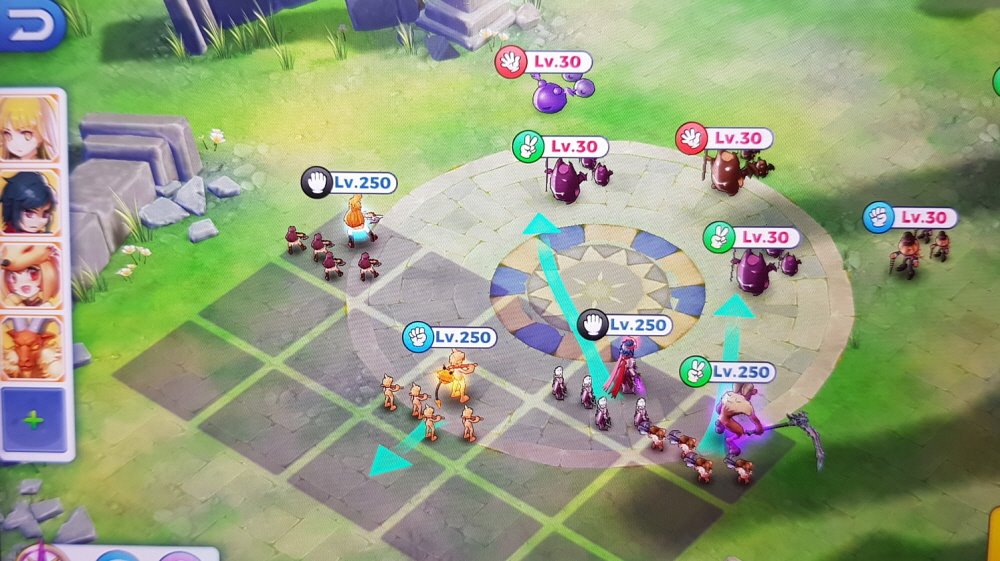
Task: Select the horned beast hero portrait
Action: [30, 347]
